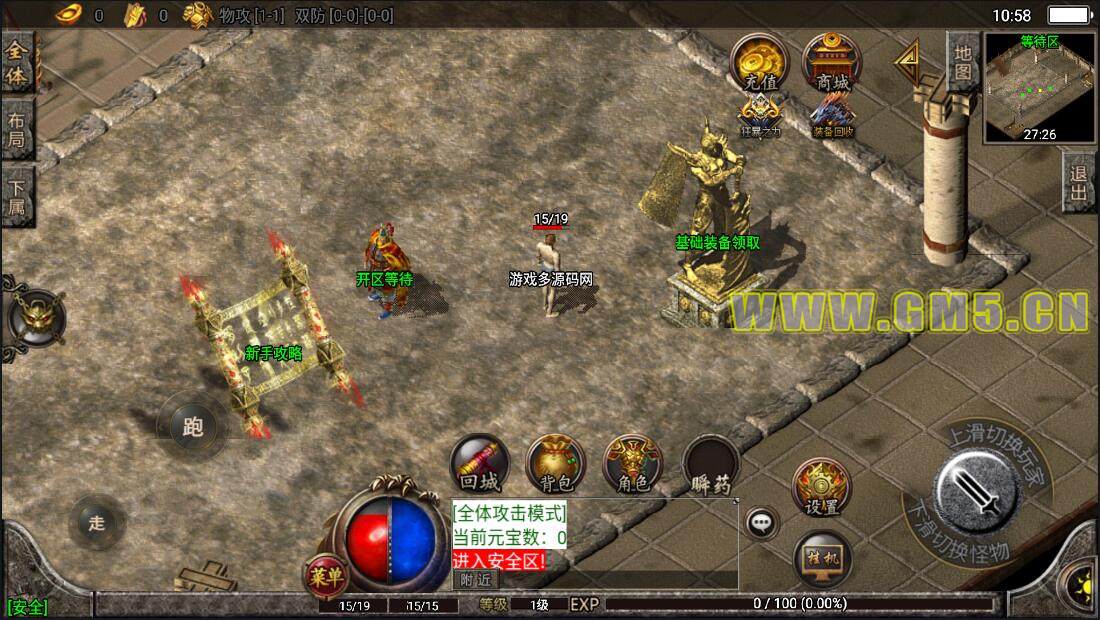Open the 设置 settings
Screen dimensions: 1100x620
[821, 487]
